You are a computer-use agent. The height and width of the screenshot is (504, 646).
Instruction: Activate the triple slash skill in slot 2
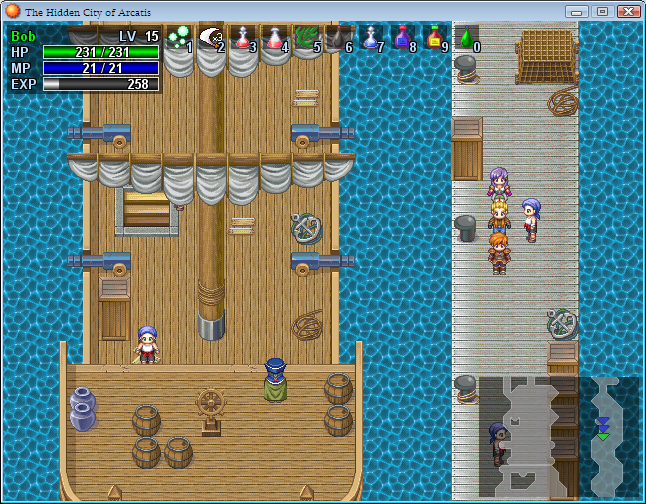[211, 38]
